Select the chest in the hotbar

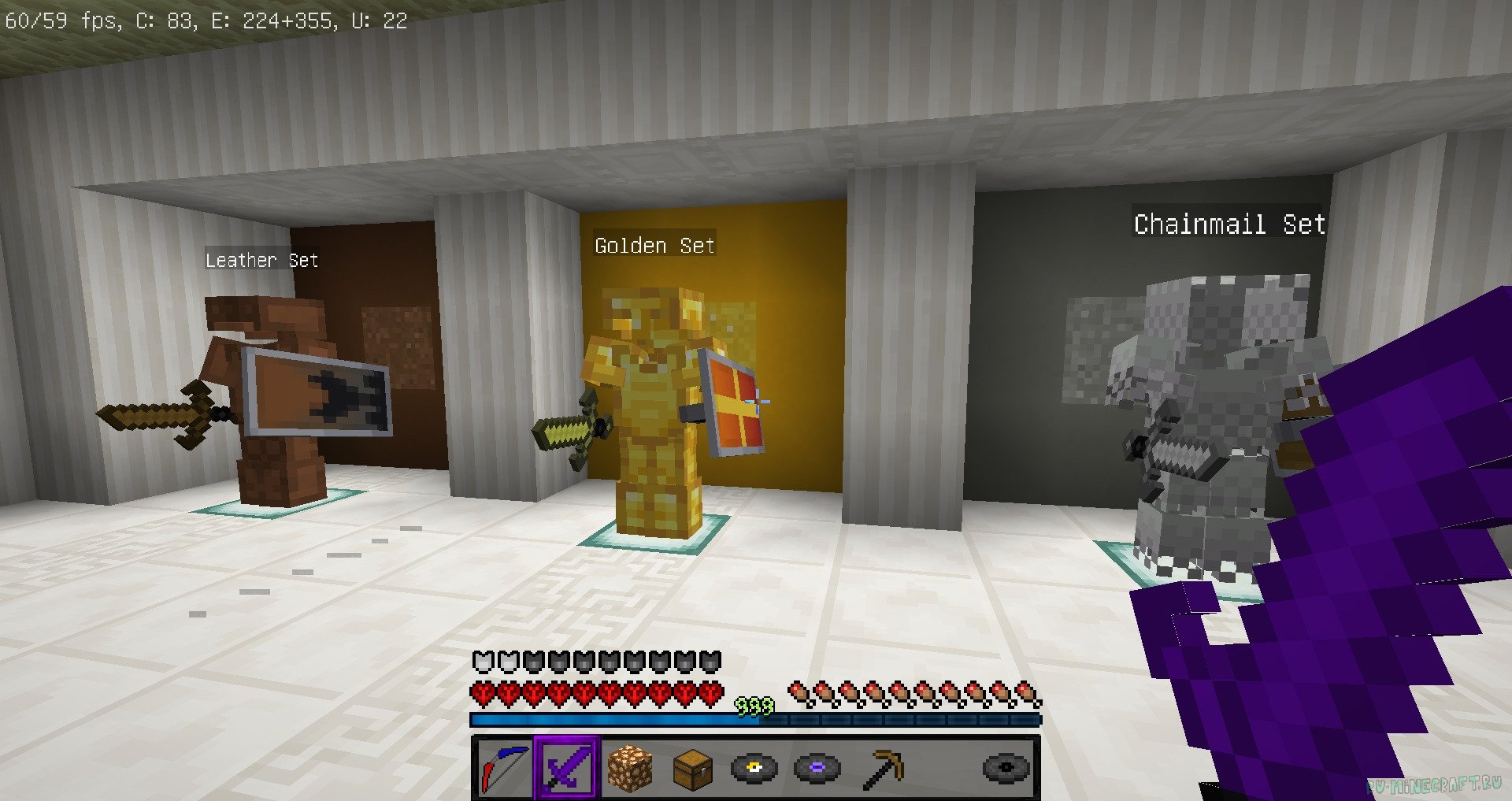[x=693, y=768]
